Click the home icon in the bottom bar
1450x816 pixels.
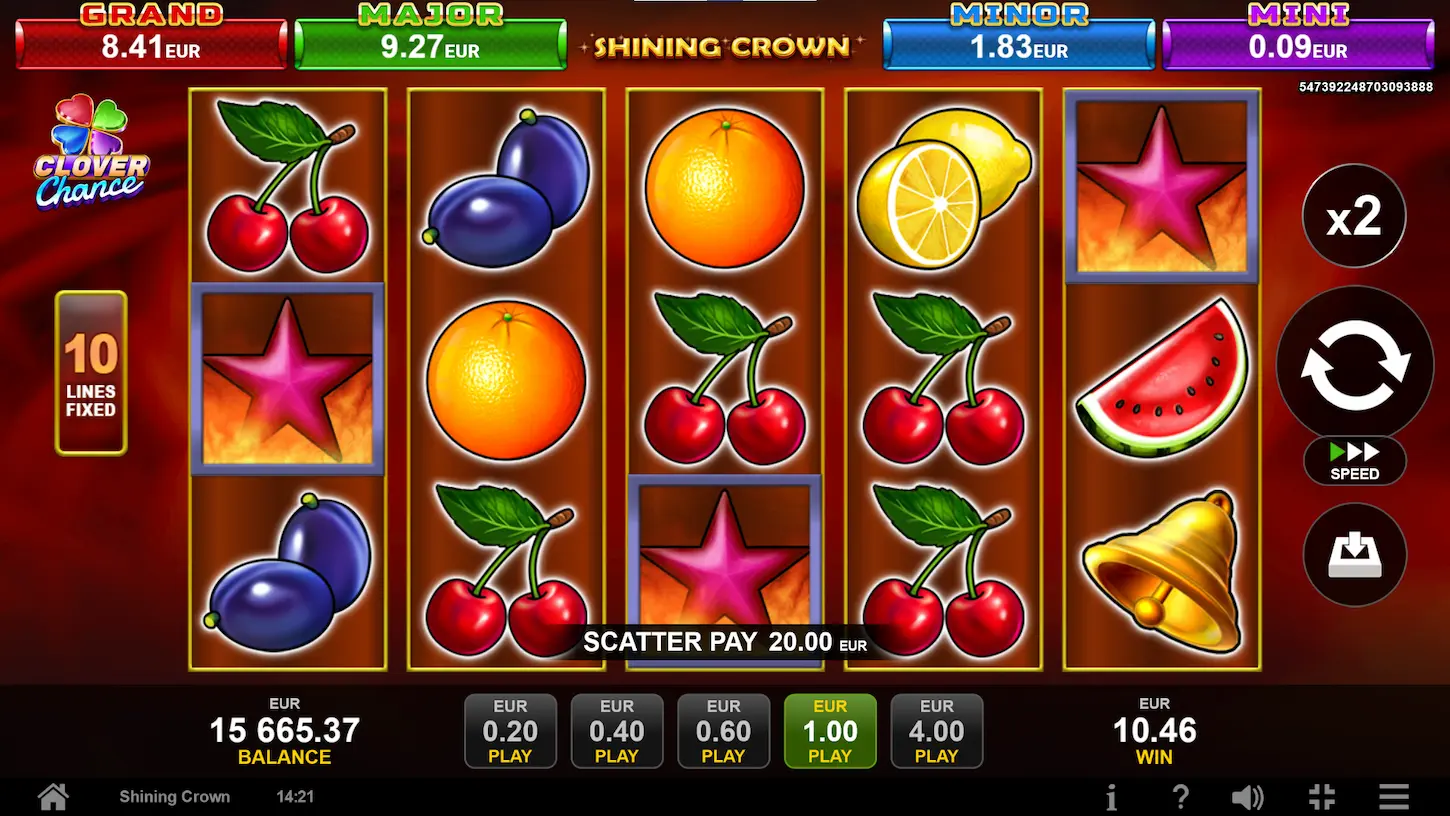[x=52, y=797]
